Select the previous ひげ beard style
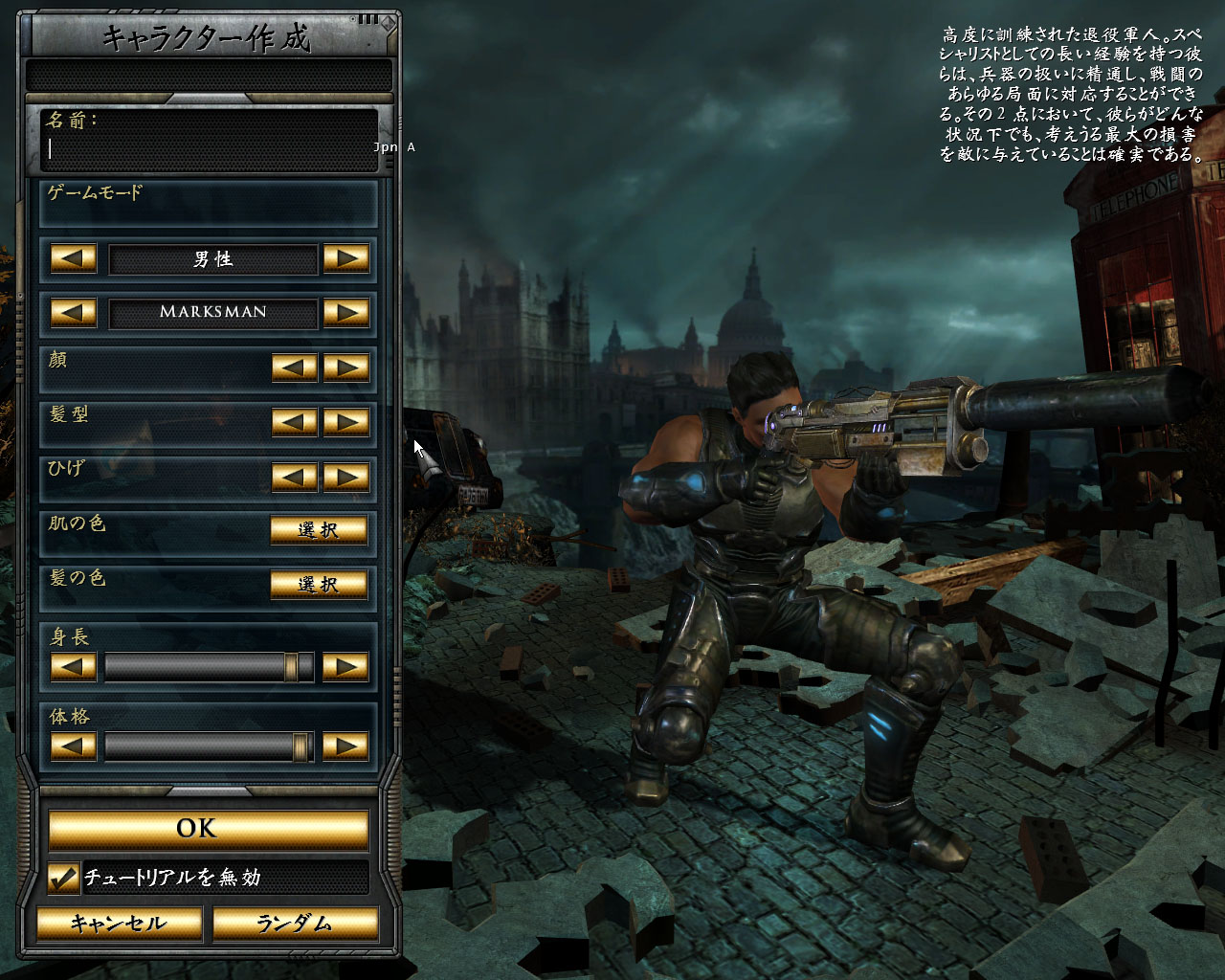The width and height of the screenshot is (1225, 980). [x=295, y=477]
